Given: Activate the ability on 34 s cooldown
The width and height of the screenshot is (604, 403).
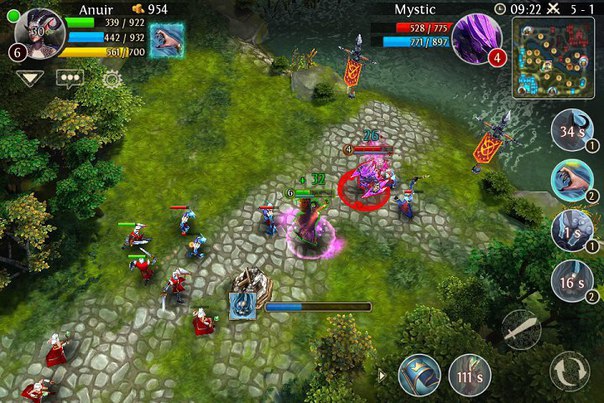Looking at the screenshot, I should click(573, 130).
